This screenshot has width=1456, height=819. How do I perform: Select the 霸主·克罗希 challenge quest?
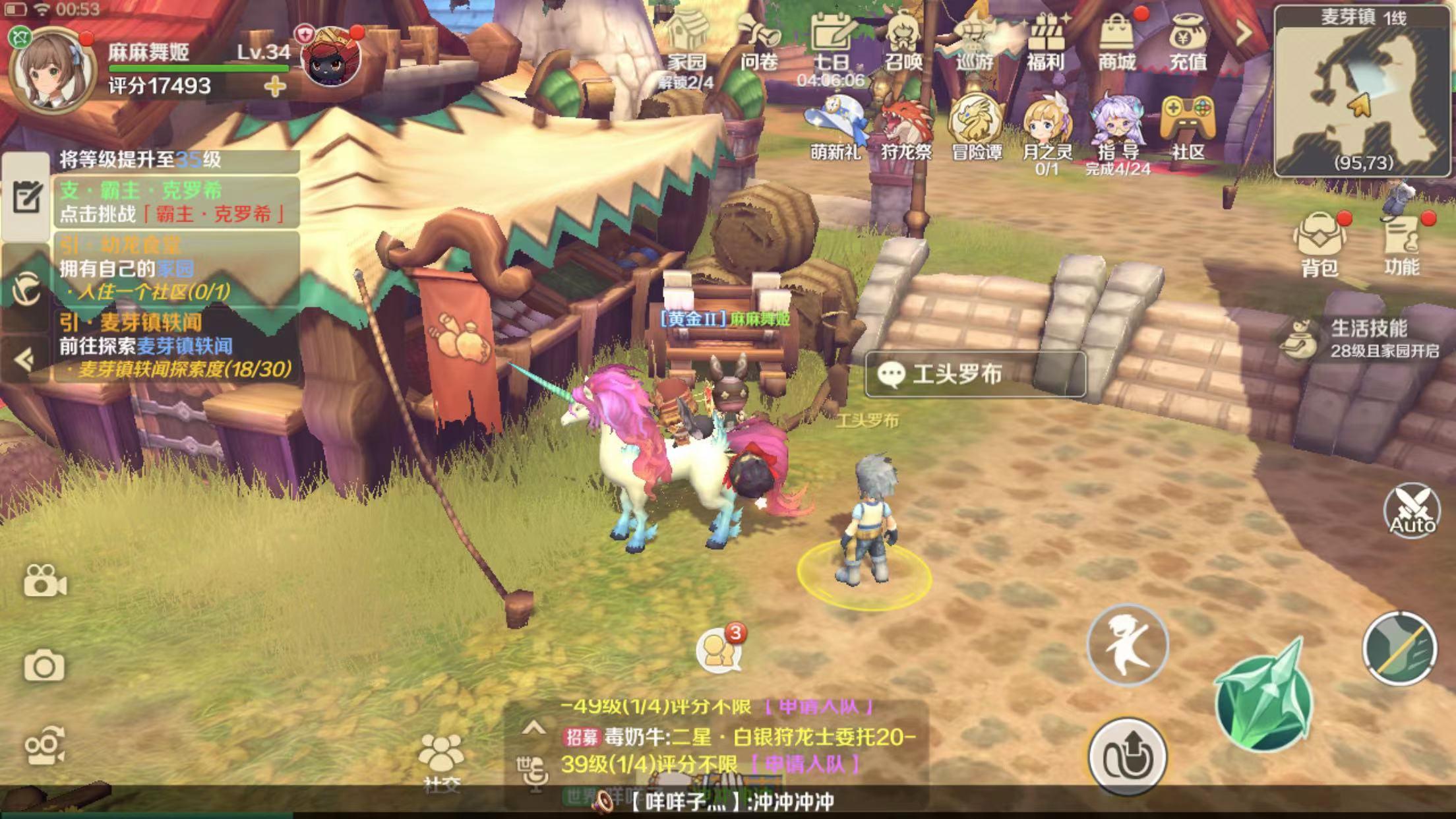tap(175, 202)
